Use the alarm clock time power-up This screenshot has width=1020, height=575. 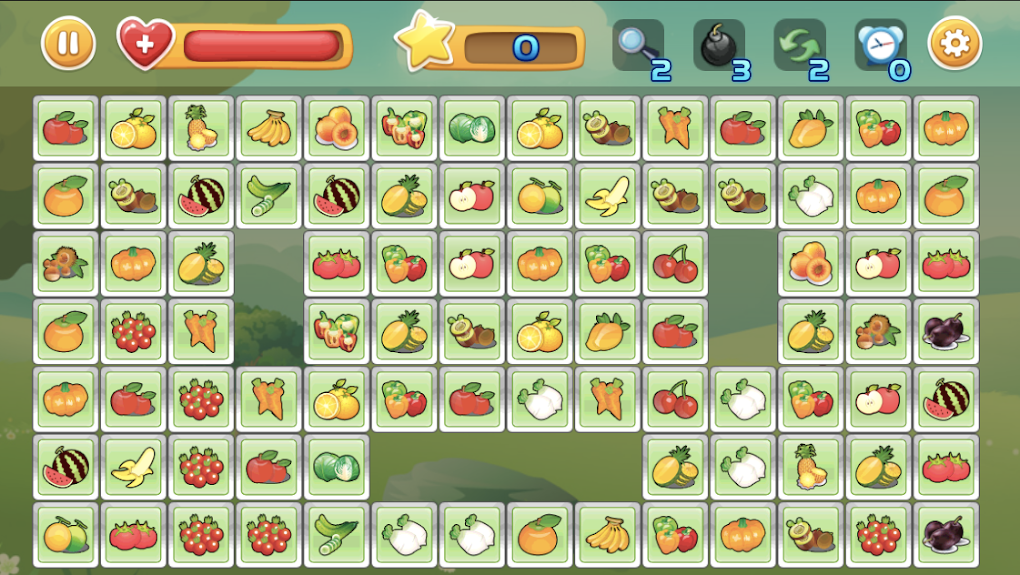click(x=881, y=45)
